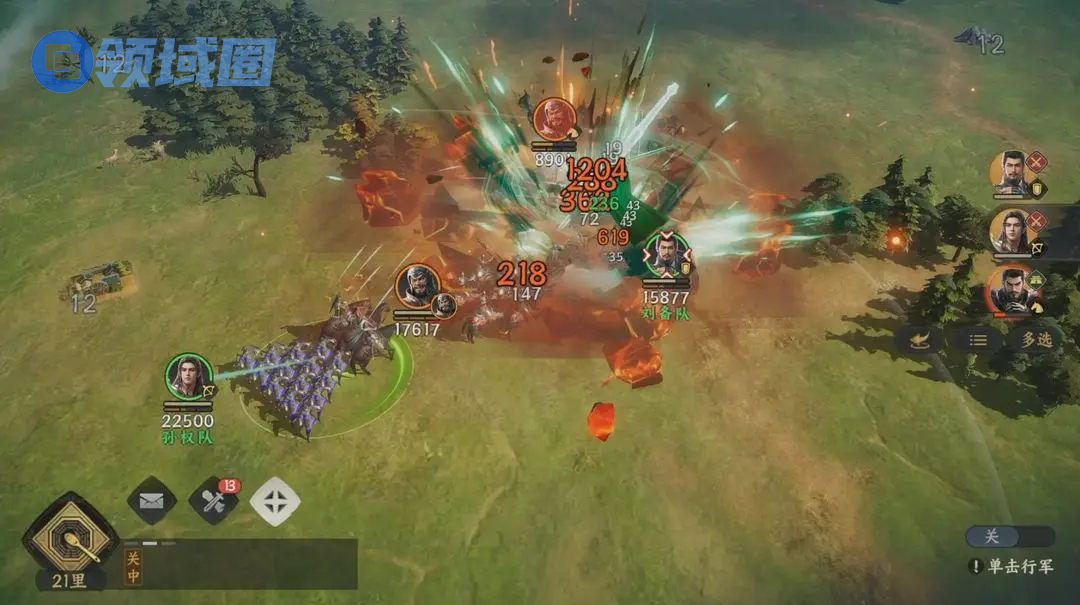Click the 多选 multi-select button
Image resolution: width=1080 pixels, height=605 pixels.
pos(1035,339)
